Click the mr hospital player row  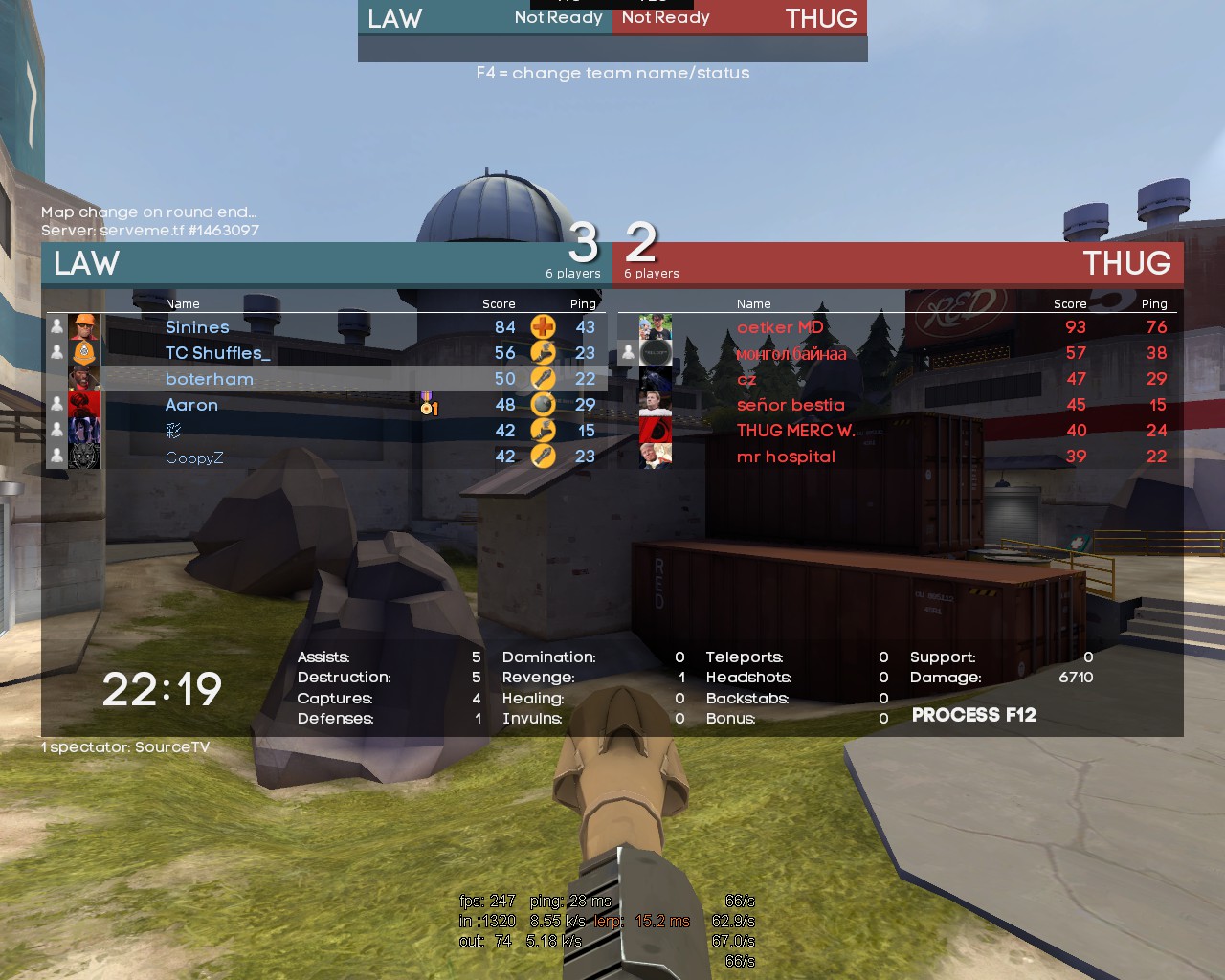click(786, 457)
